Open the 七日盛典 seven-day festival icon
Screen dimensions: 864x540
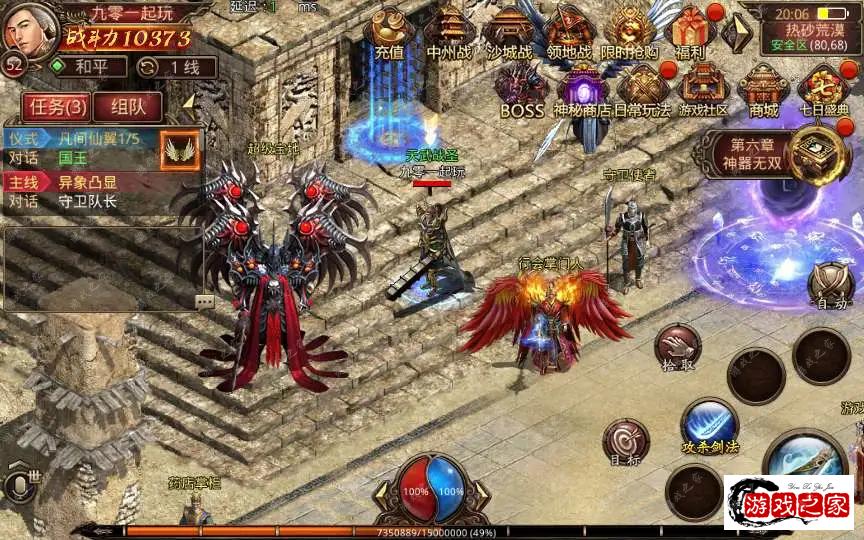tap(824, 89)
